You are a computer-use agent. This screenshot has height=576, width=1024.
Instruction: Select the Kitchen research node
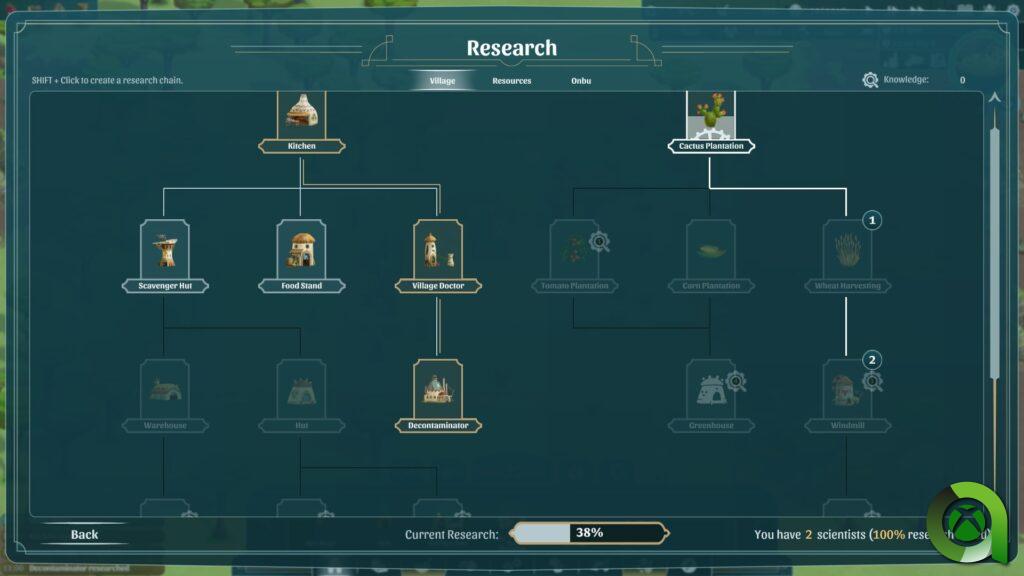[301, 114]
